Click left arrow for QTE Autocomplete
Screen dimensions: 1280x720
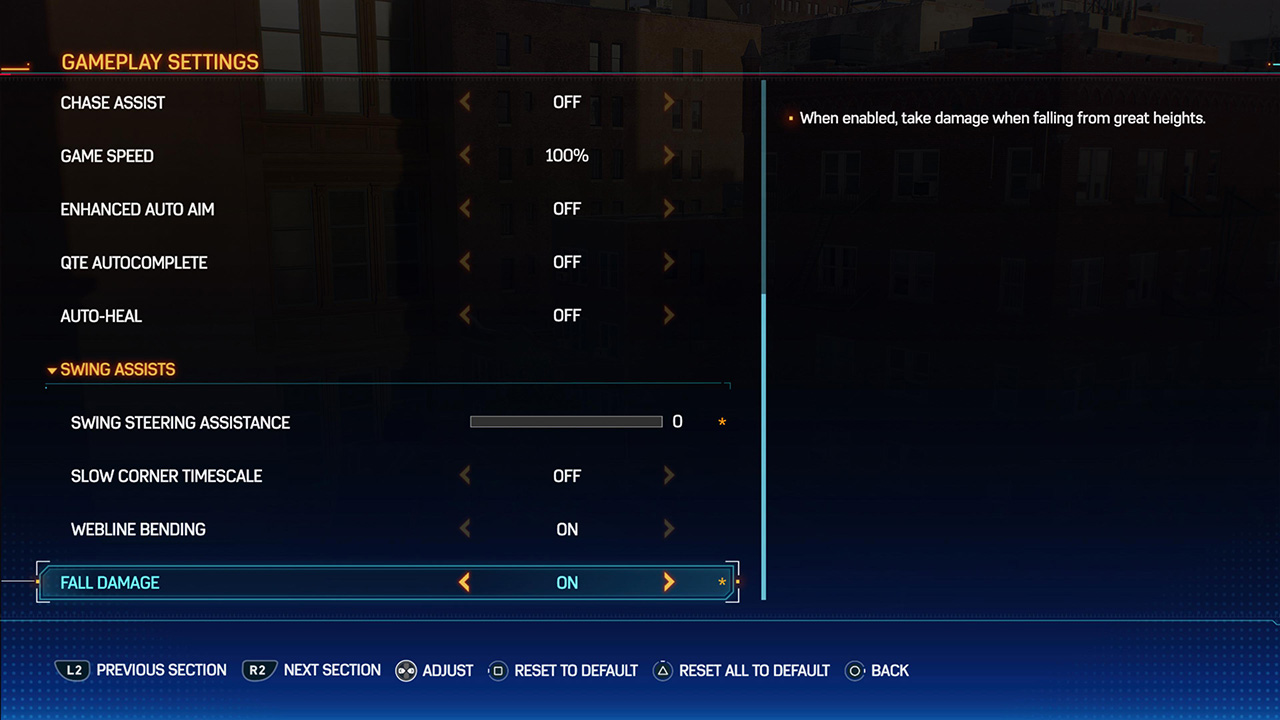click(464, 262)
